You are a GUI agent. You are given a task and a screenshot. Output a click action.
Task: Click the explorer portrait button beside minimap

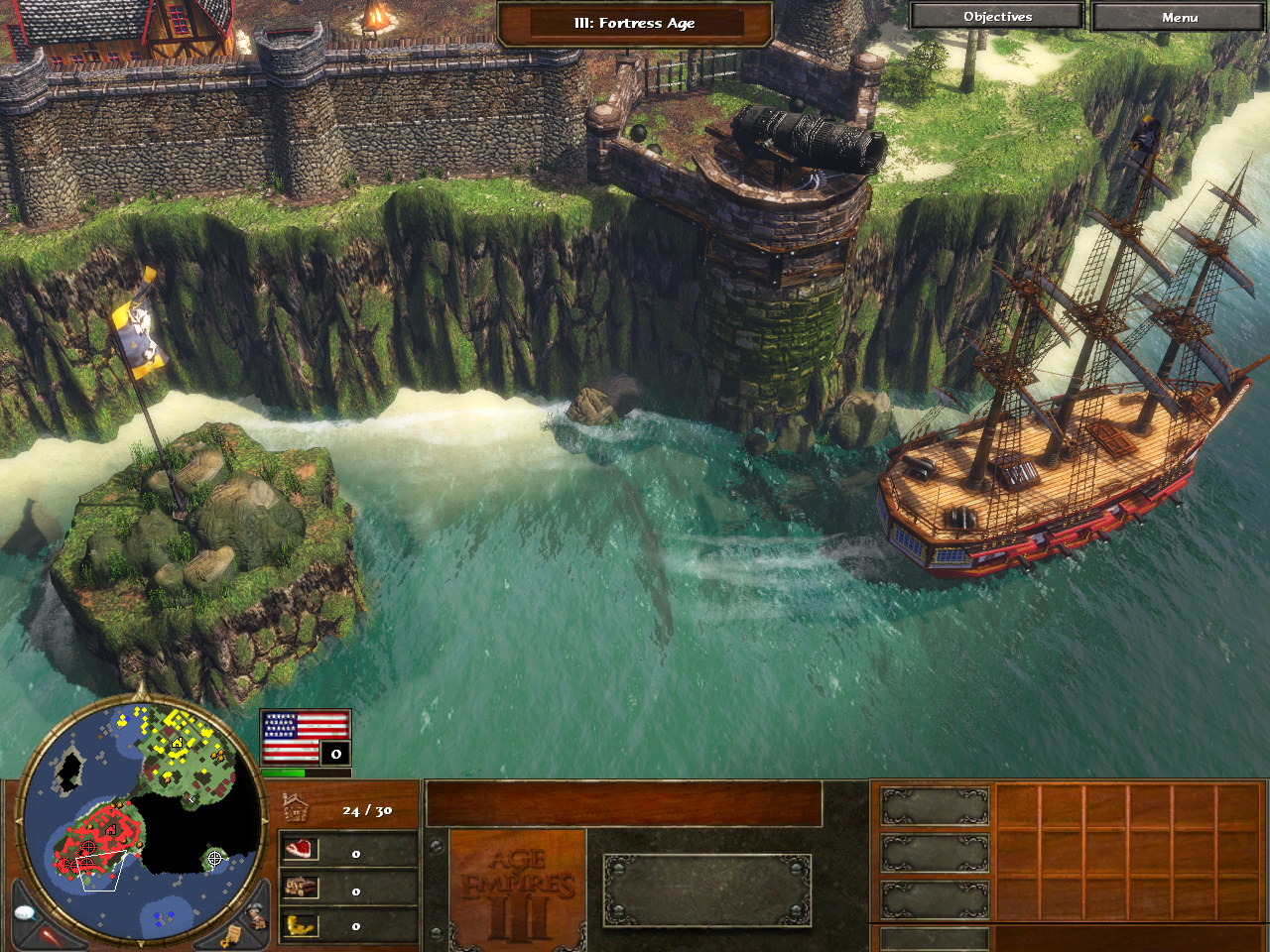click(x=256, y=914)
